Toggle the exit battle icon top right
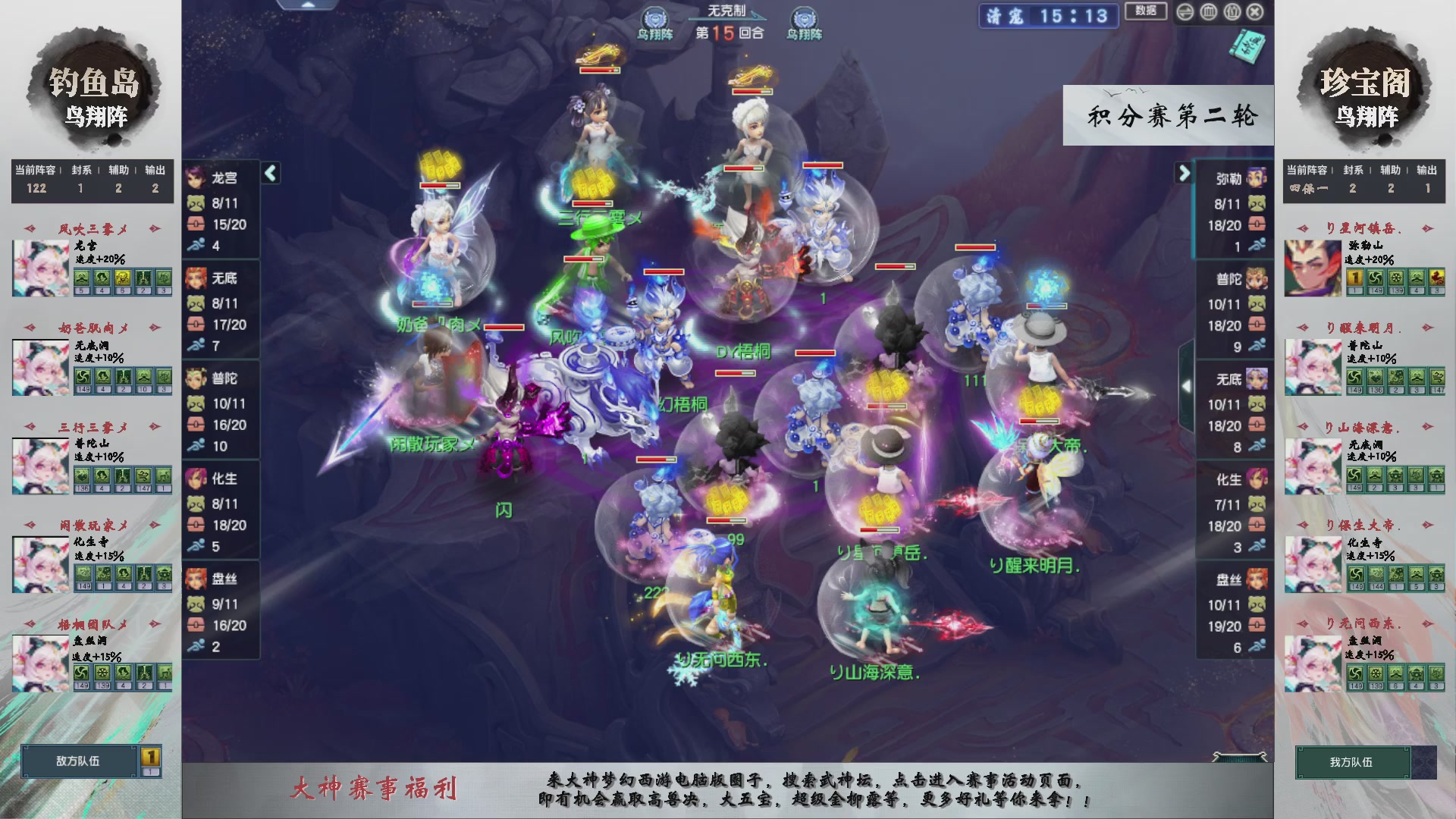Image resolution: width=1456 pixels, height=819 pixels. coord(1255,12)
